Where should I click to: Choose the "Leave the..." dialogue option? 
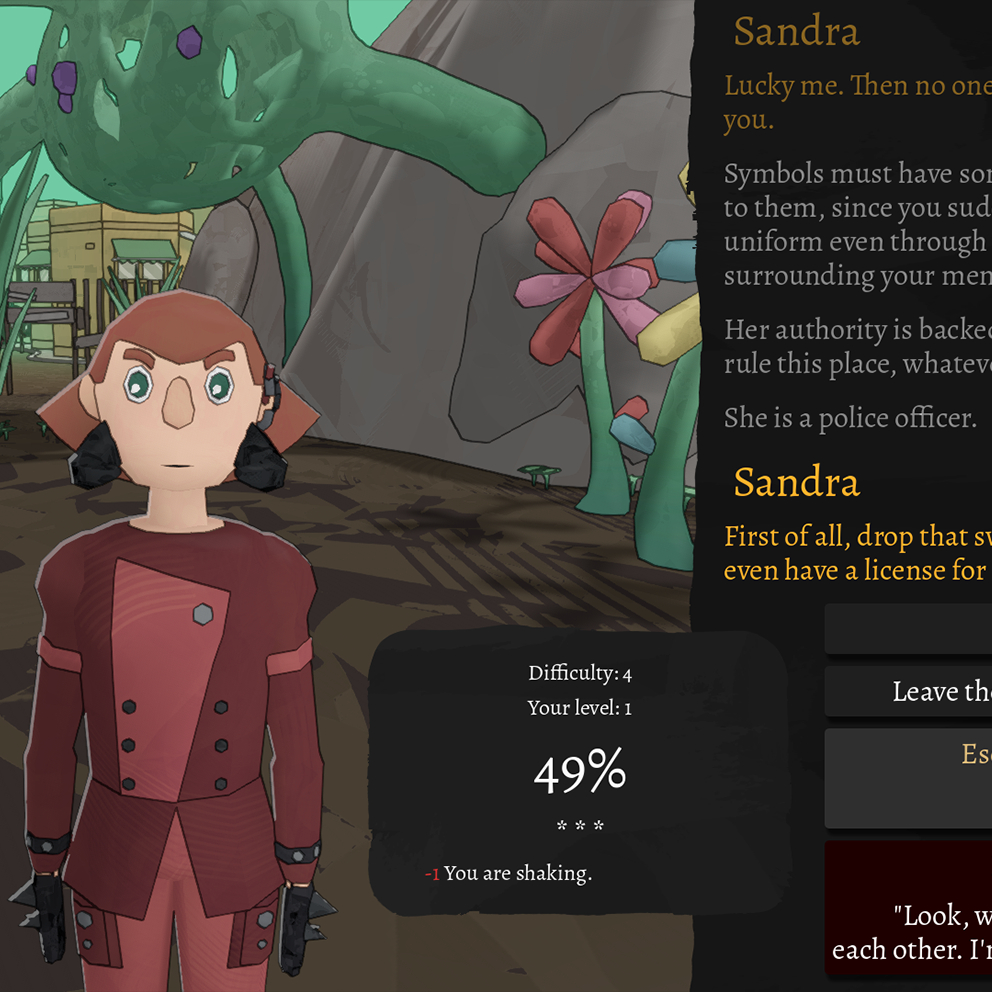pyautogui.click(x=910, y=691)
